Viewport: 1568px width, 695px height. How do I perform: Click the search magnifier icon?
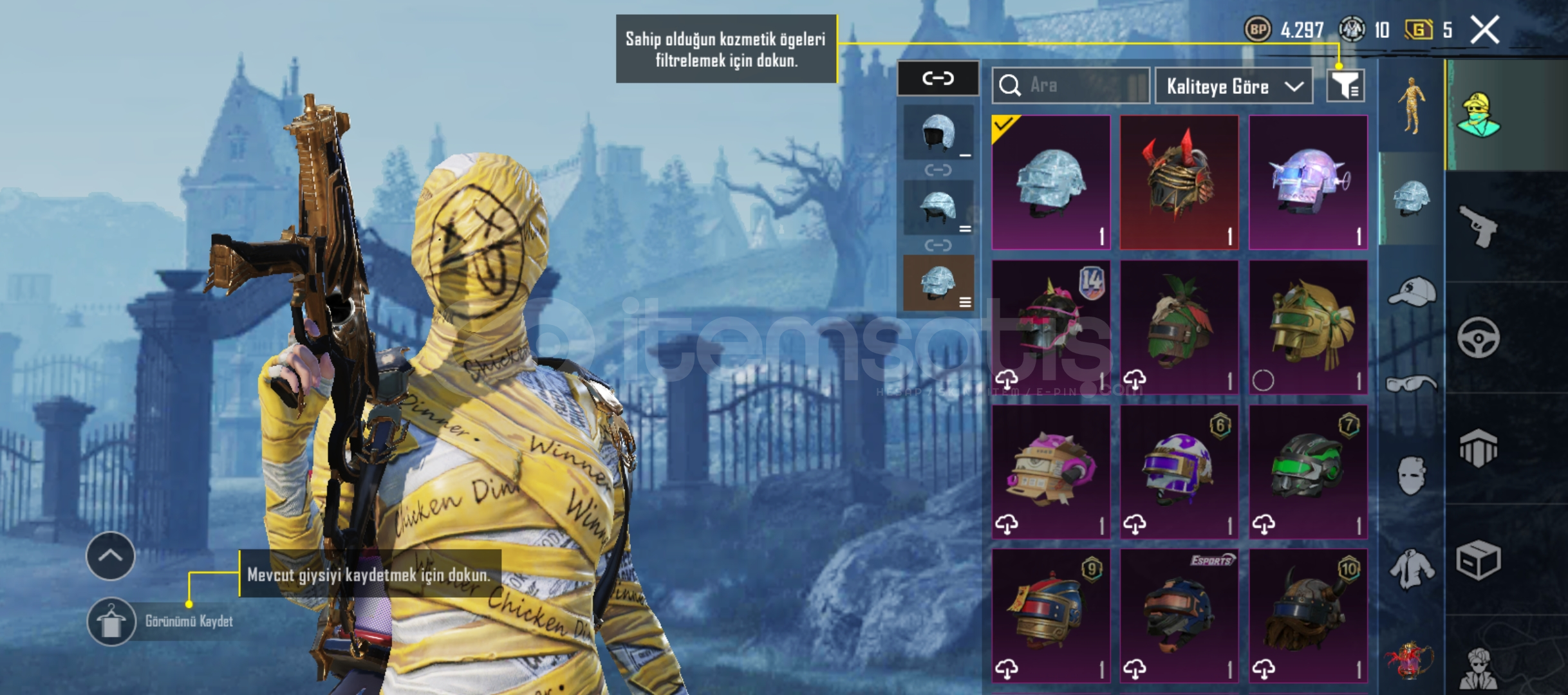[x=1011, y=84]
